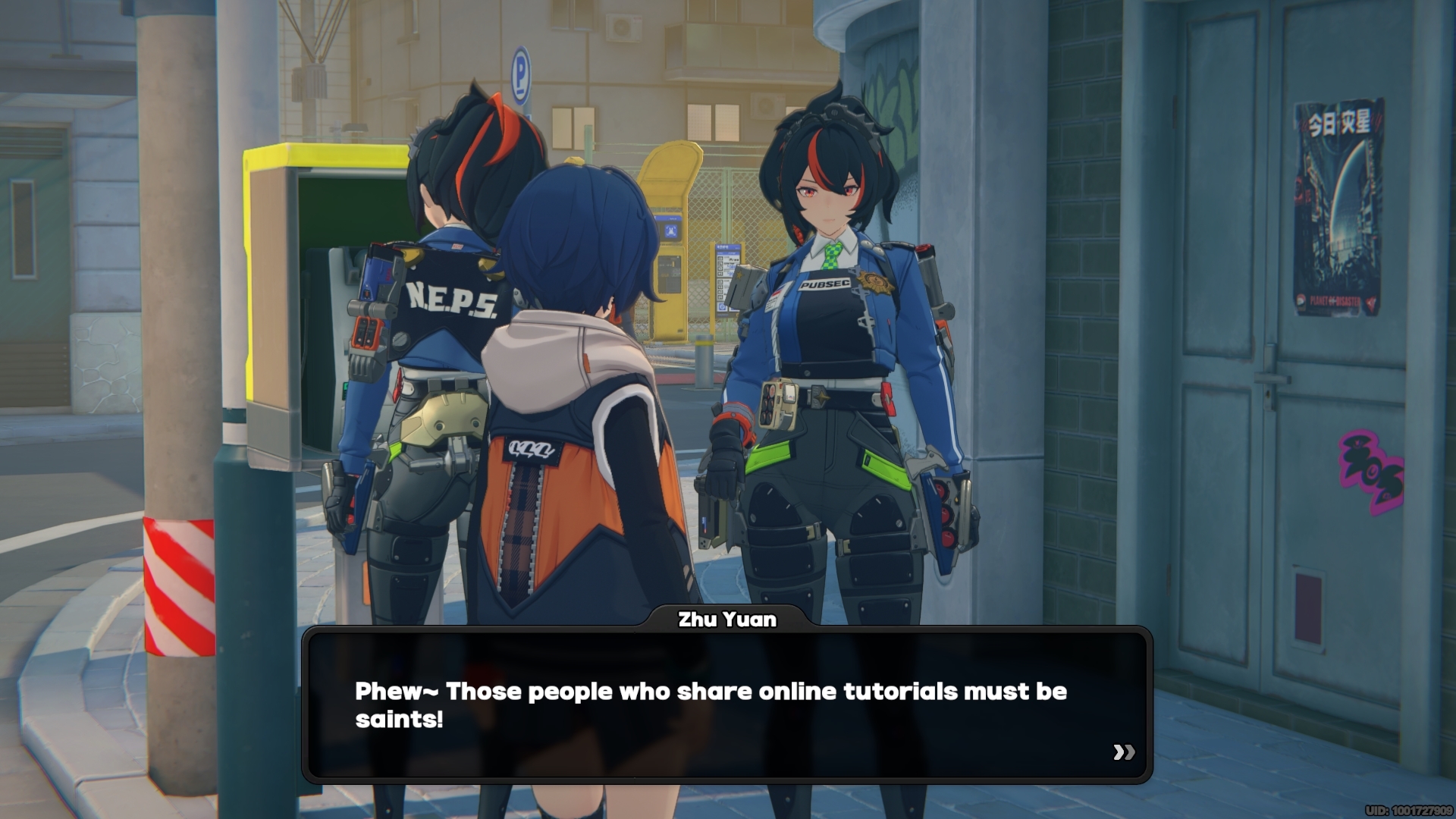Click the gold police star emblem
This screenshot has width=1456, height=819.
click(x=875, y=284)
